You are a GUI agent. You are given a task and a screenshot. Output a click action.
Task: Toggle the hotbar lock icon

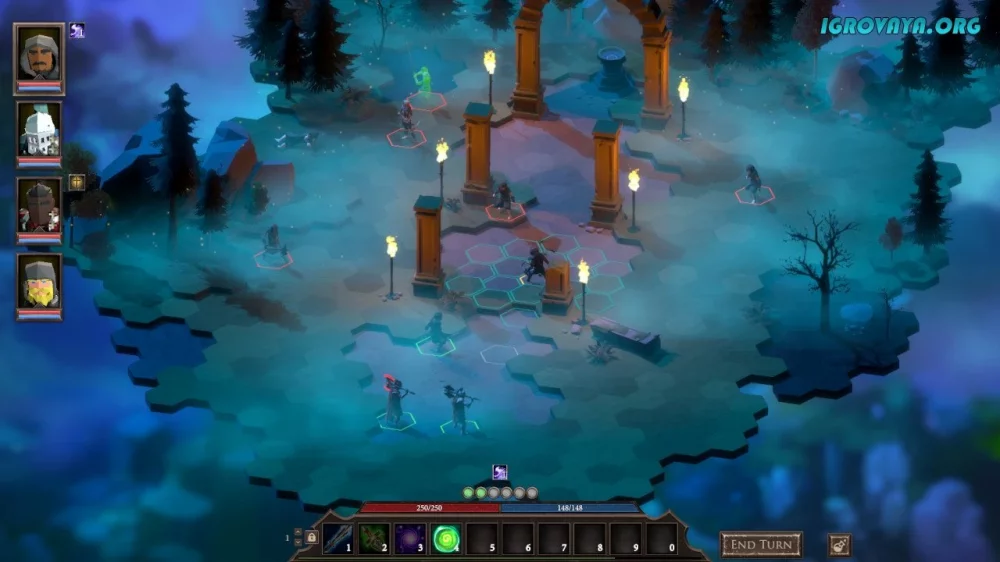pyautogui.click(x=311, y=538)
